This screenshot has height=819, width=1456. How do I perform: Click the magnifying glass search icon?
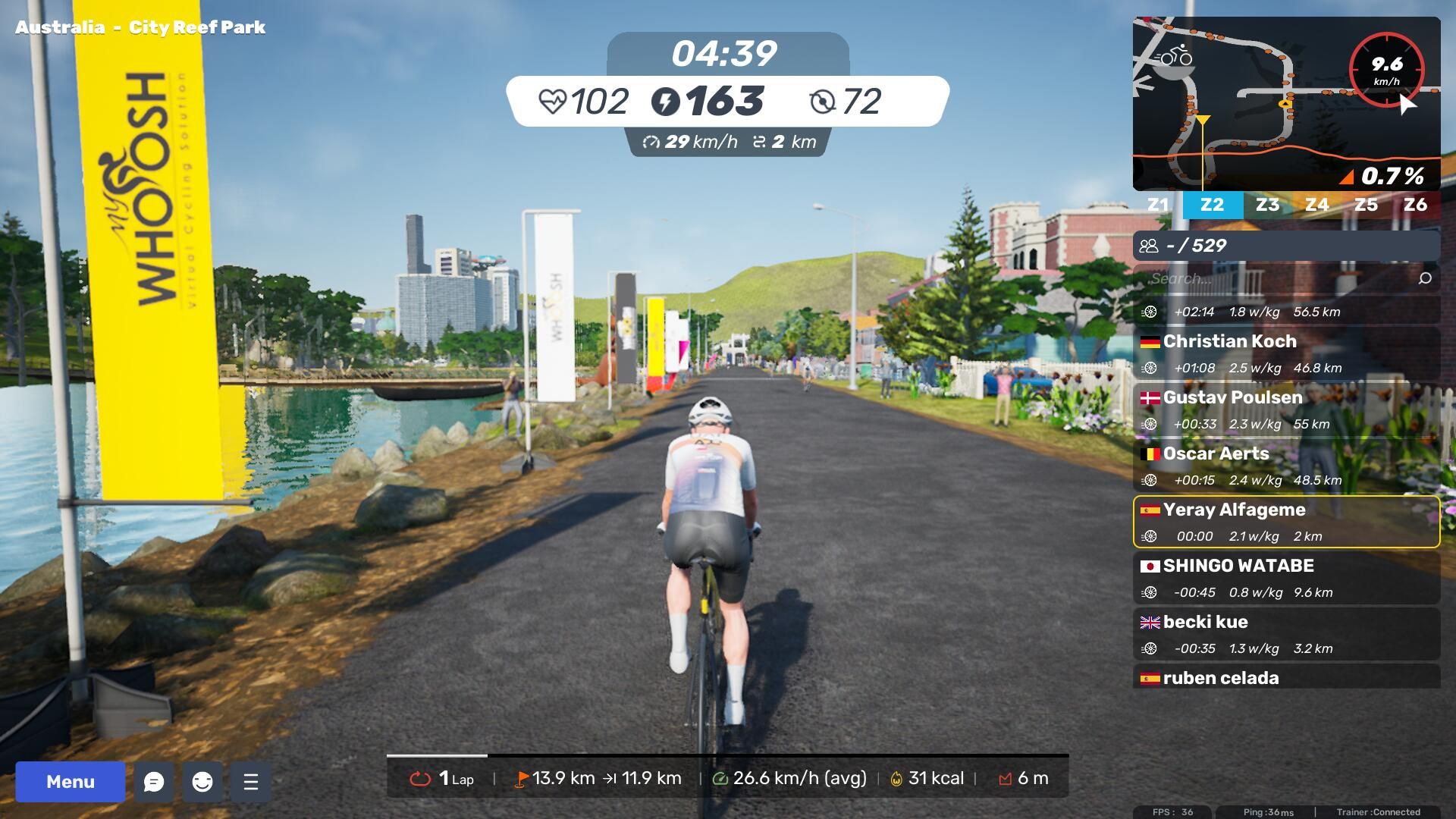pos(1425,278)
